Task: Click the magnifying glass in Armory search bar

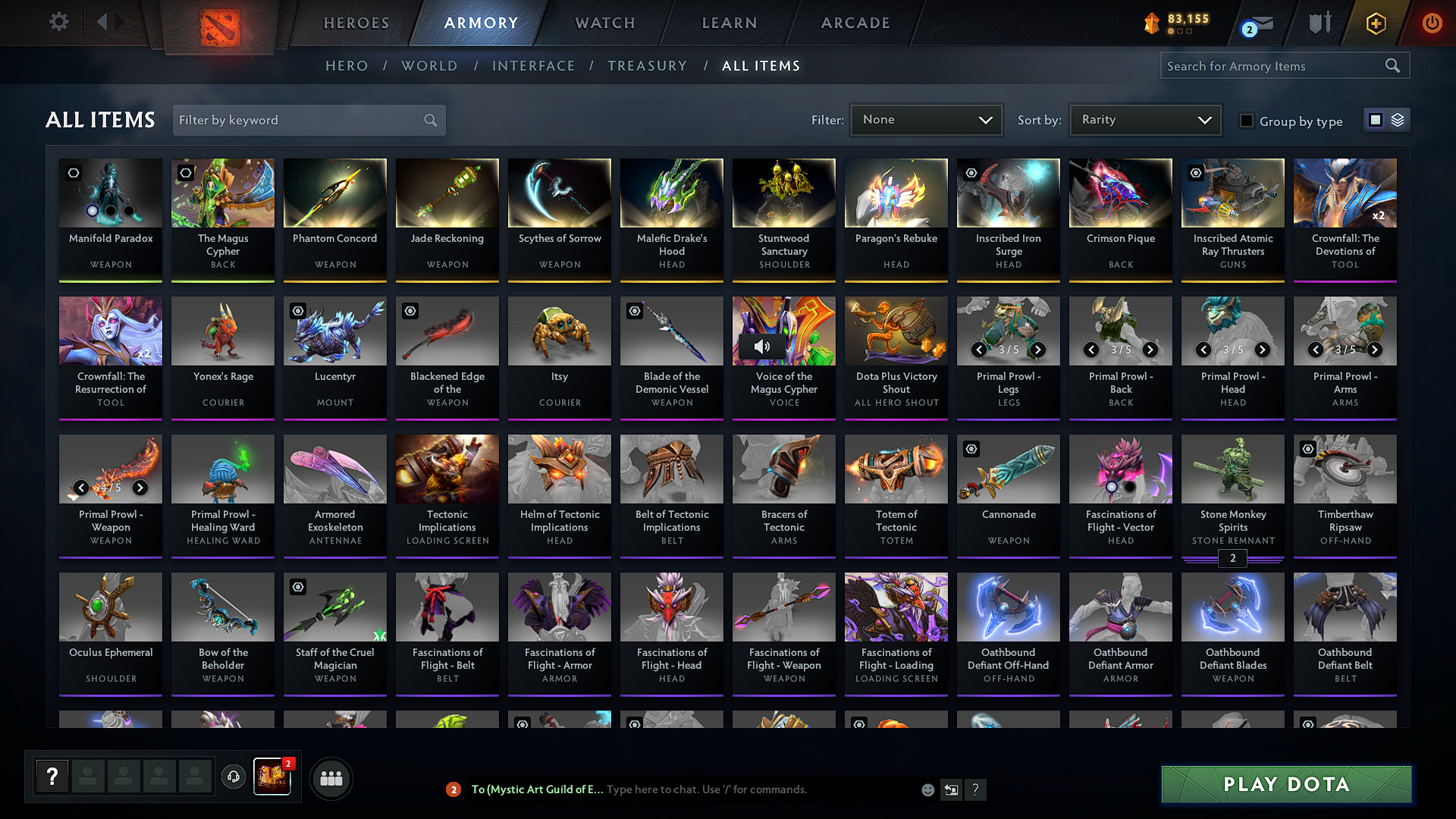Action: [x=1392, y=65]
